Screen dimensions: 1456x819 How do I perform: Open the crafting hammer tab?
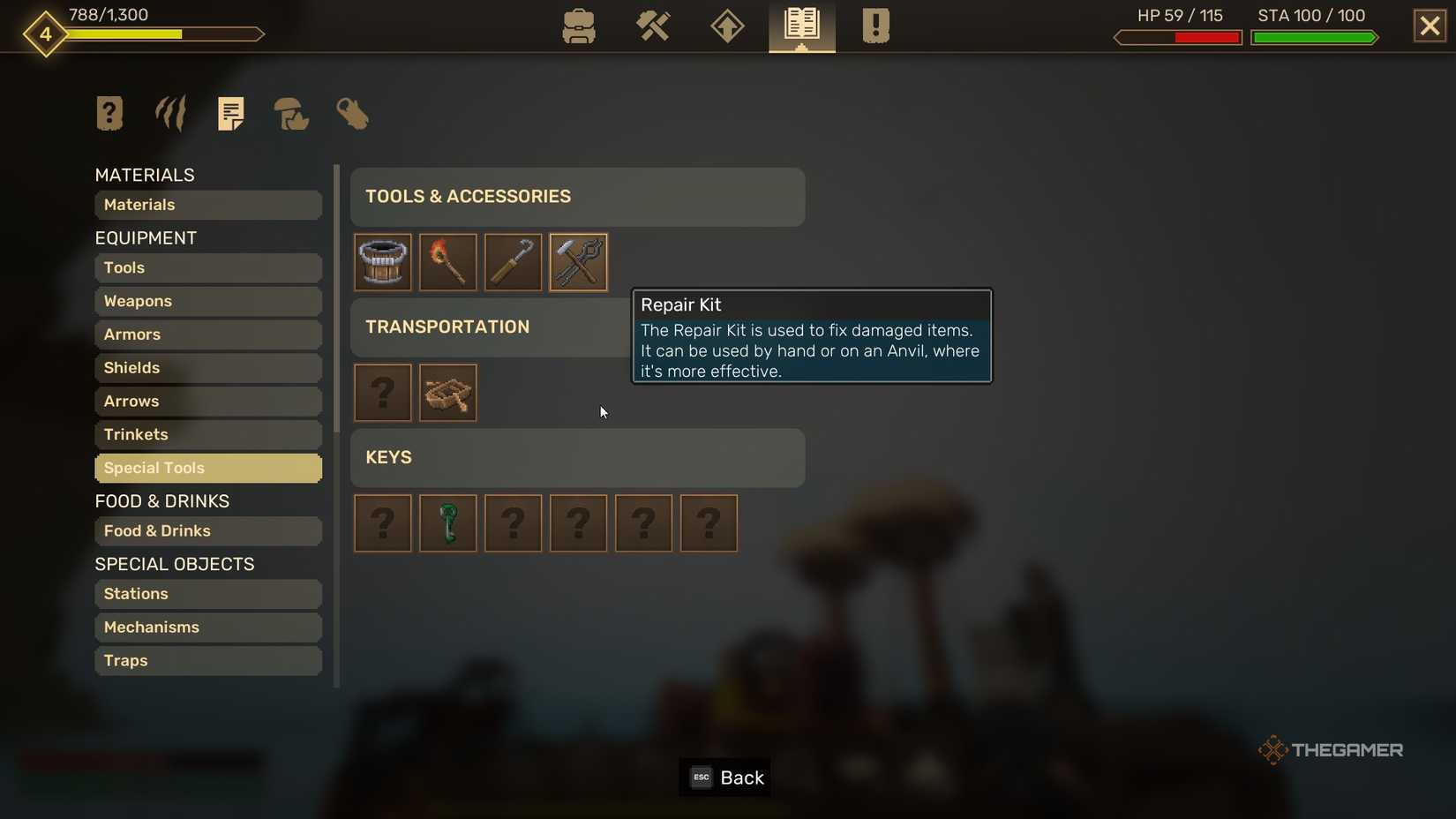pos(653,26)
